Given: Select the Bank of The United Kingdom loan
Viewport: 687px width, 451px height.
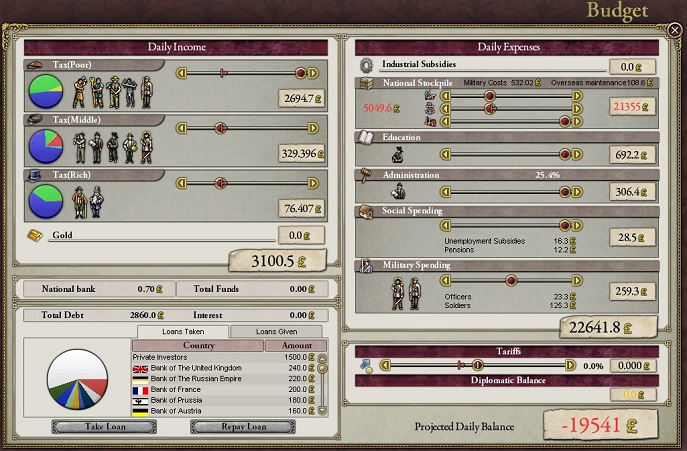Looking at the screenshot, I should [x=222, y=367].
